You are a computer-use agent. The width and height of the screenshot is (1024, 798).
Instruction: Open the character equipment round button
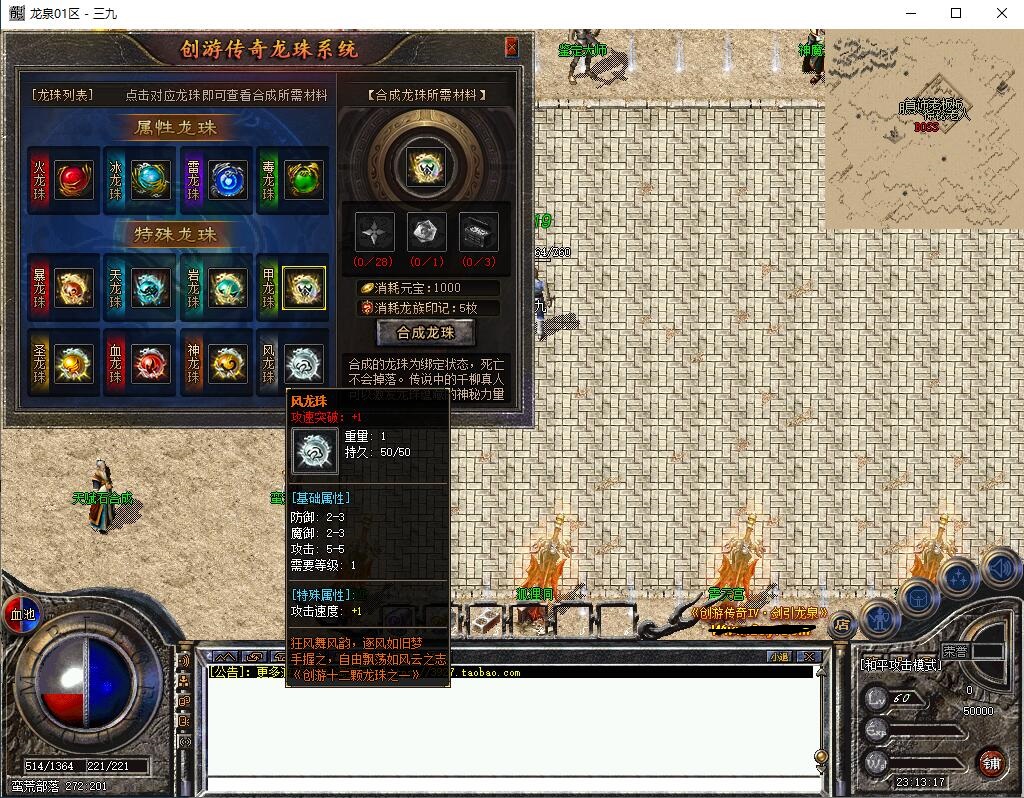tap(878, 618)
